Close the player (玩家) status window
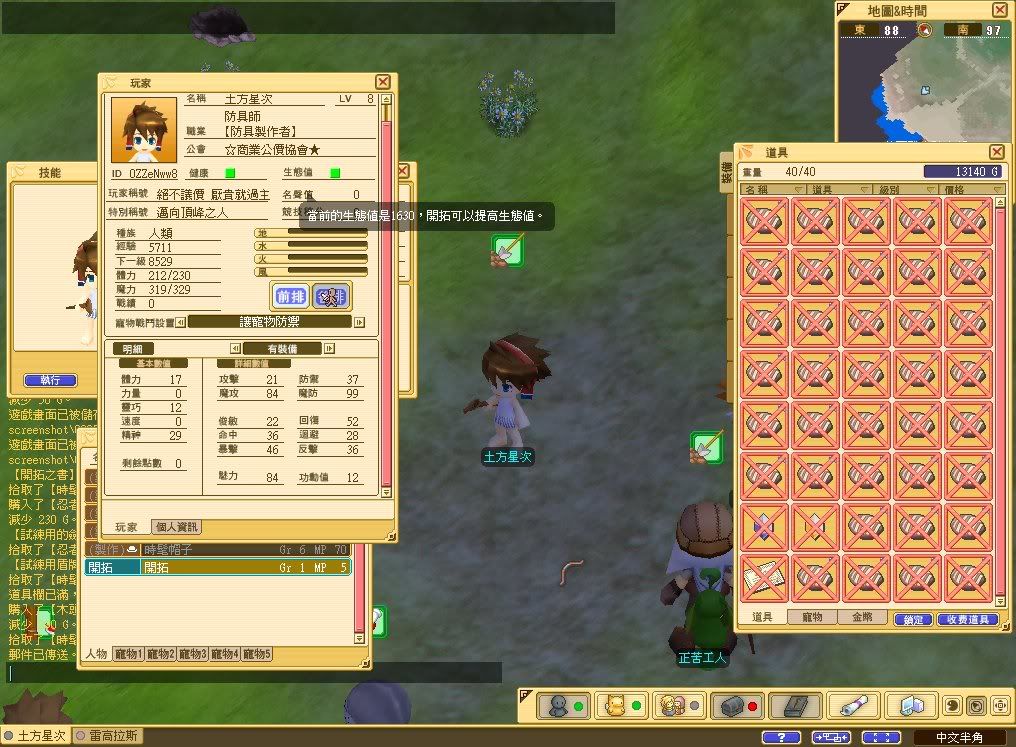This screenshot has height=747, width=1016. click(383, 82)
